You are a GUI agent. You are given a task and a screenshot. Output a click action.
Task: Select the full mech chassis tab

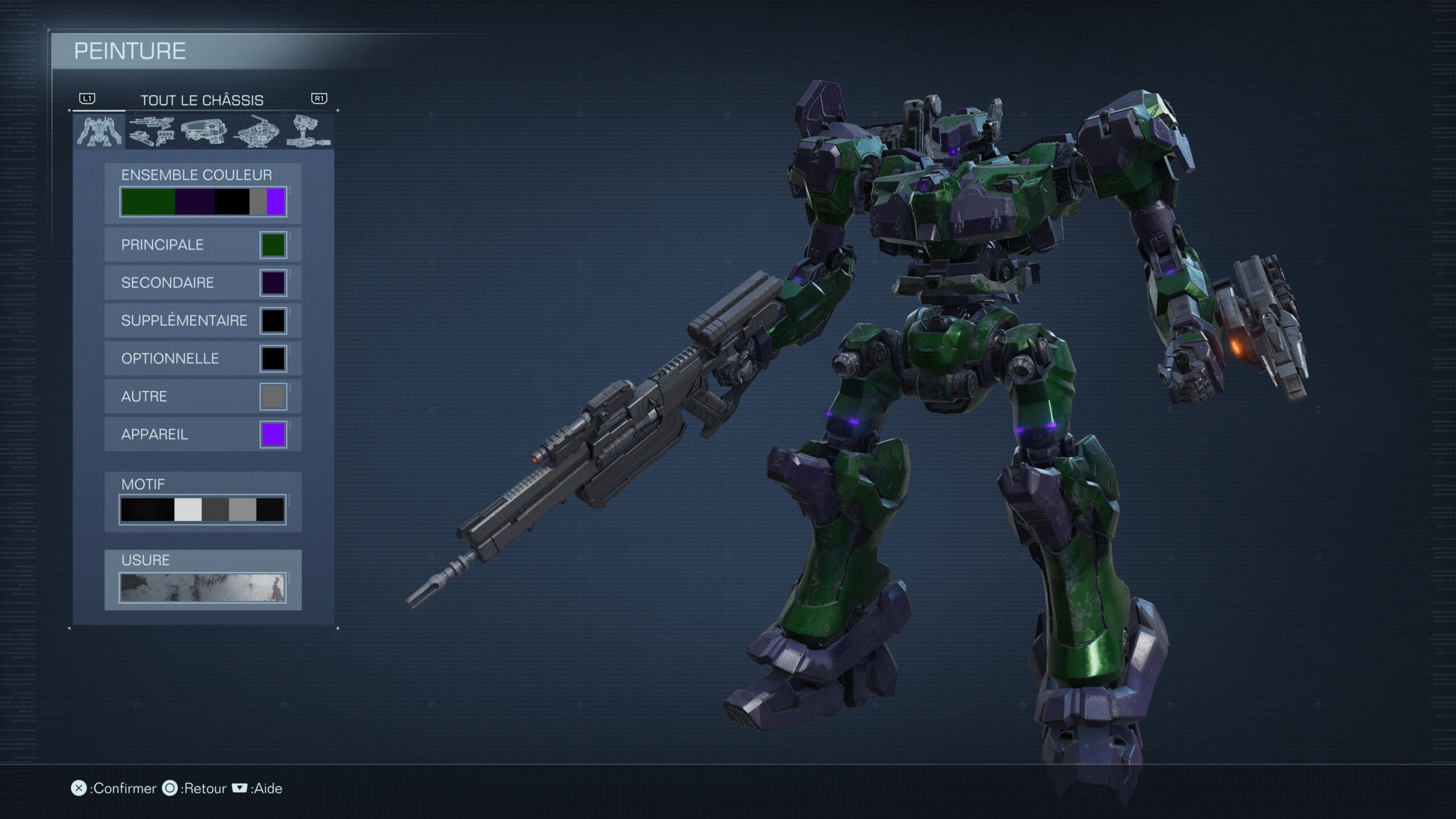100,131
